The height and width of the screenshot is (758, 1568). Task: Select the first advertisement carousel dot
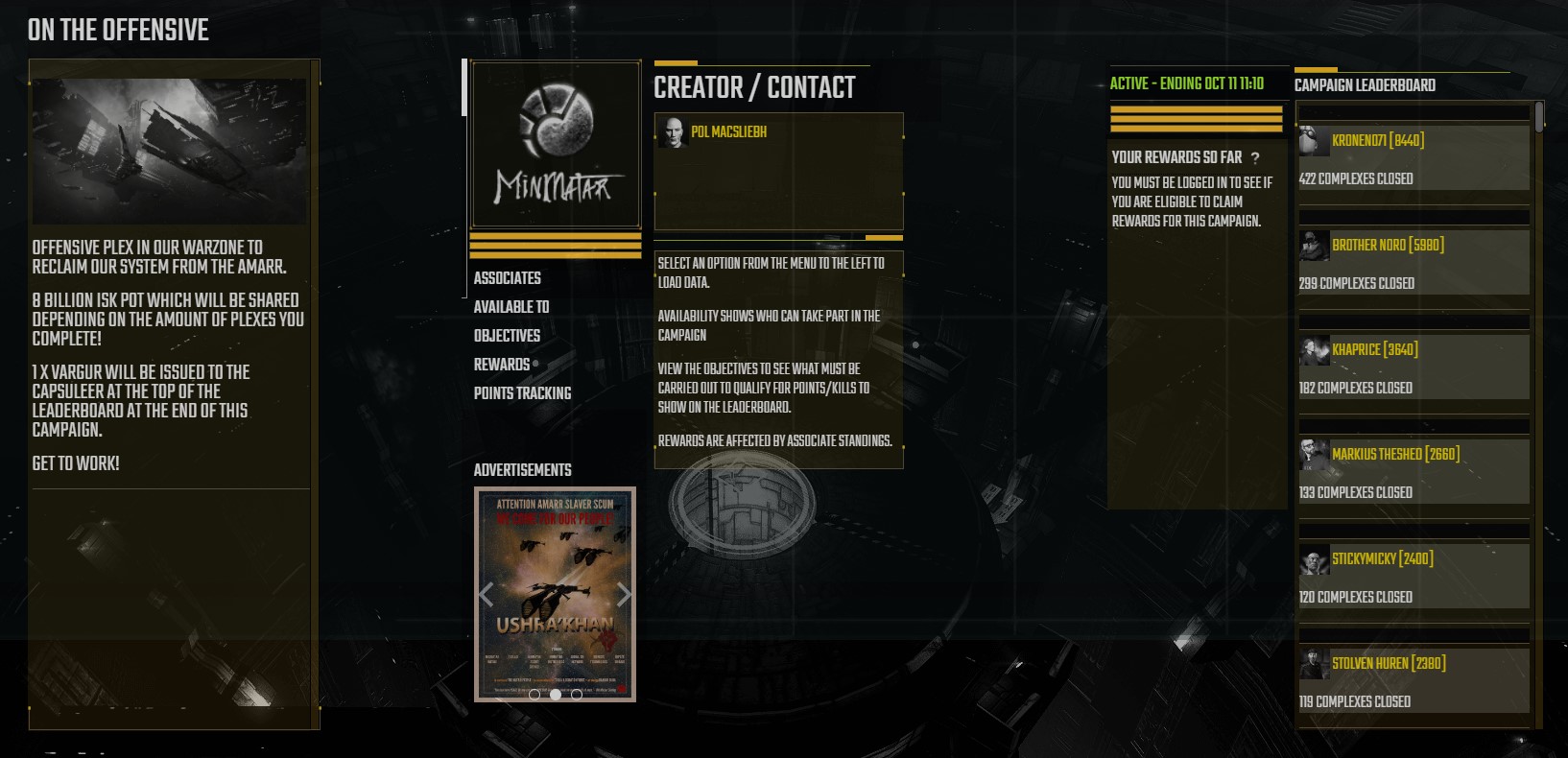[535, 694]
